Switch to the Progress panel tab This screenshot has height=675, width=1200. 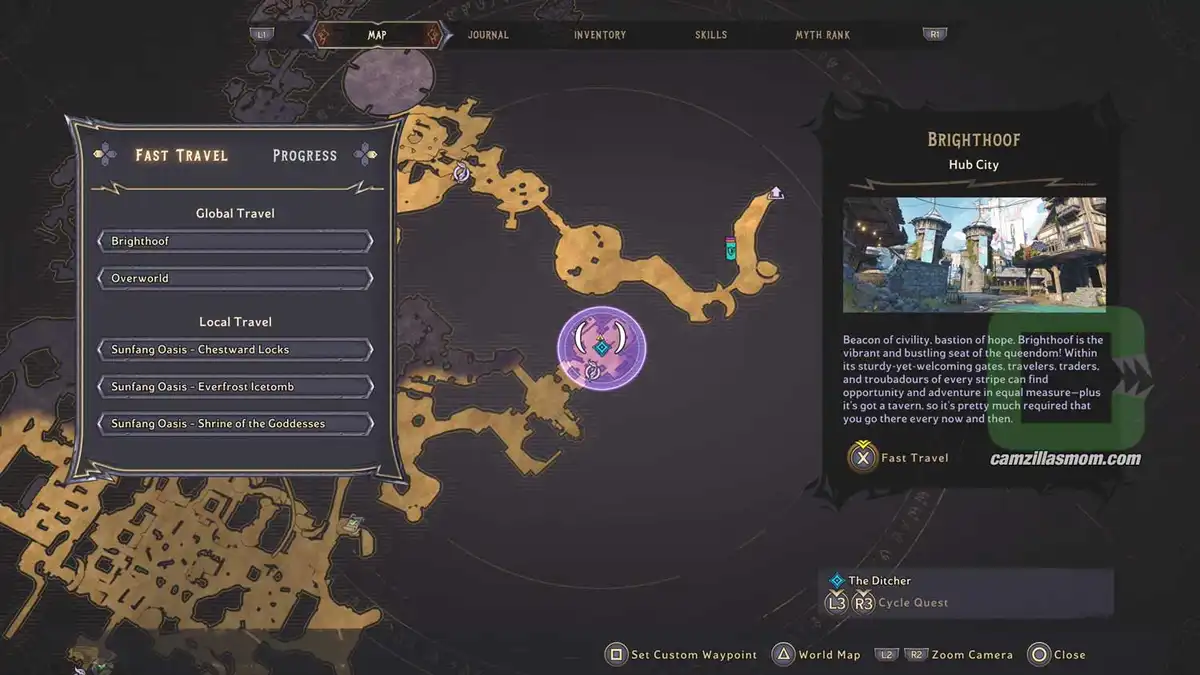point(305,155)
